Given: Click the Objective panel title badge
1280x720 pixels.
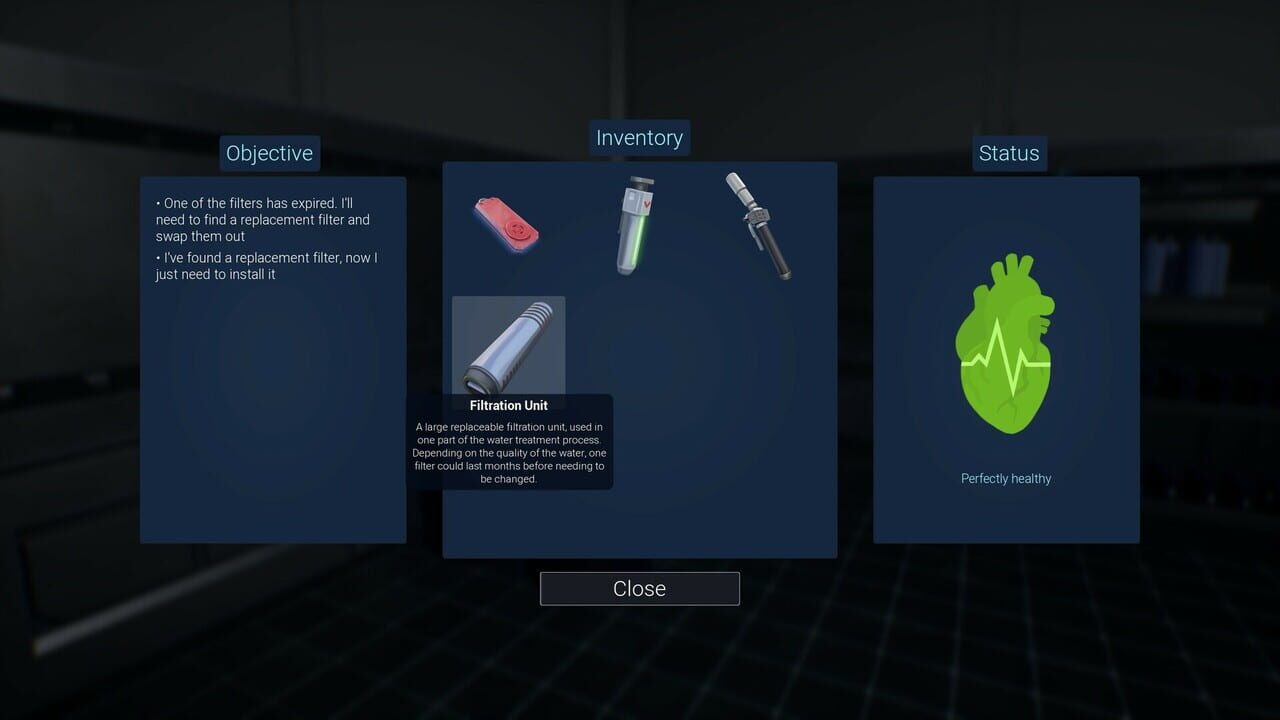Looking at the screenshot, I should [x=269, y=153].
